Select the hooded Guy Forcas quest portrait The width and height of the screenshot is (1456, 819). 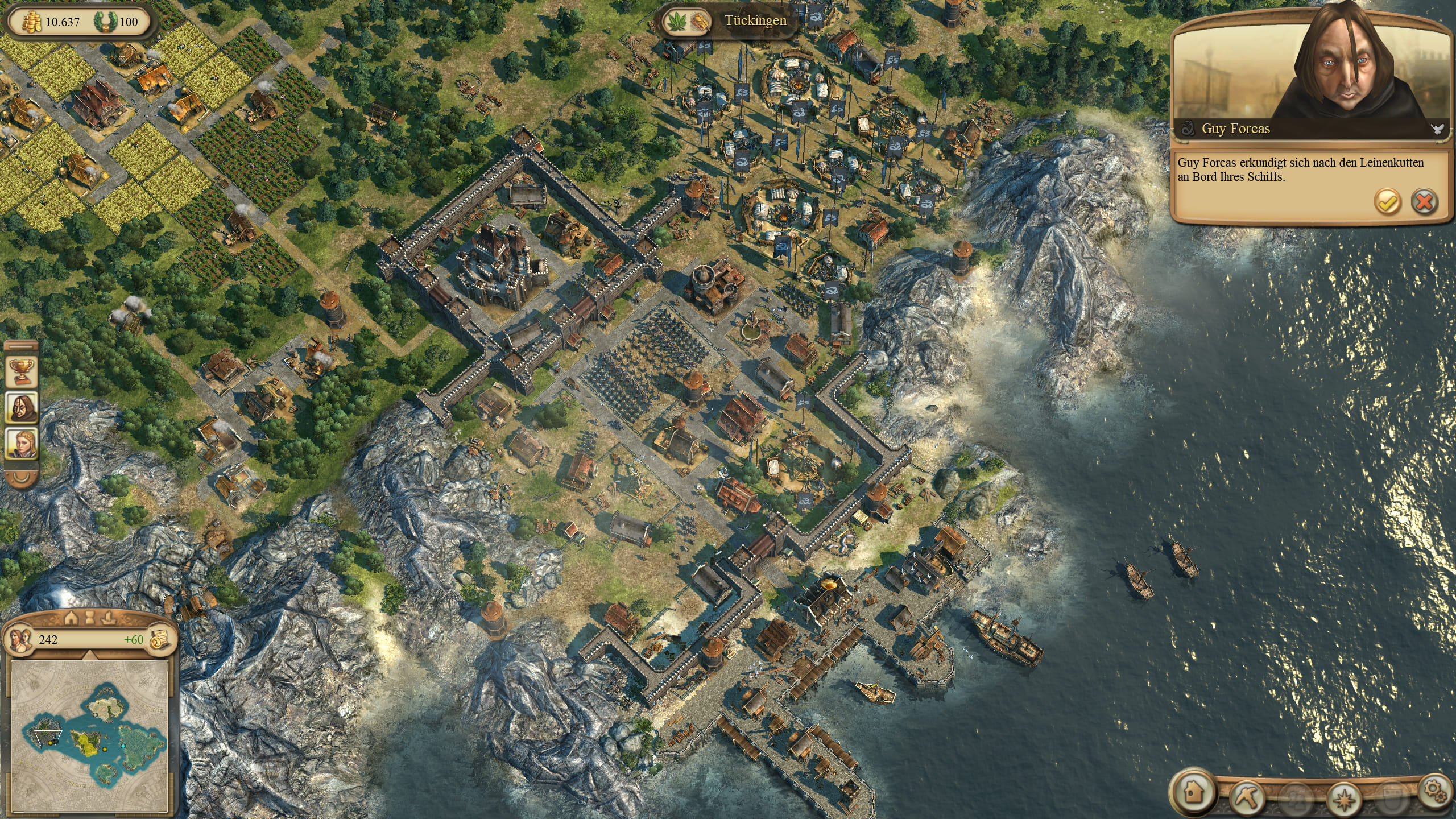(22, 407)
